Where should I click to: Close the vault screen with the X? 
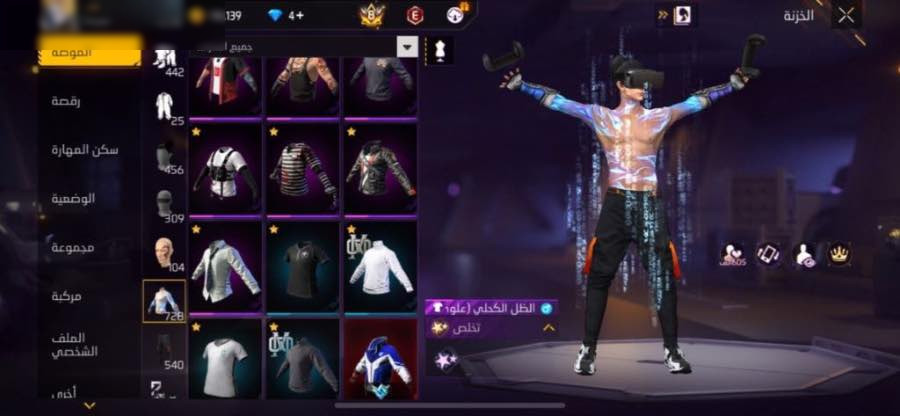coord(846,15)
